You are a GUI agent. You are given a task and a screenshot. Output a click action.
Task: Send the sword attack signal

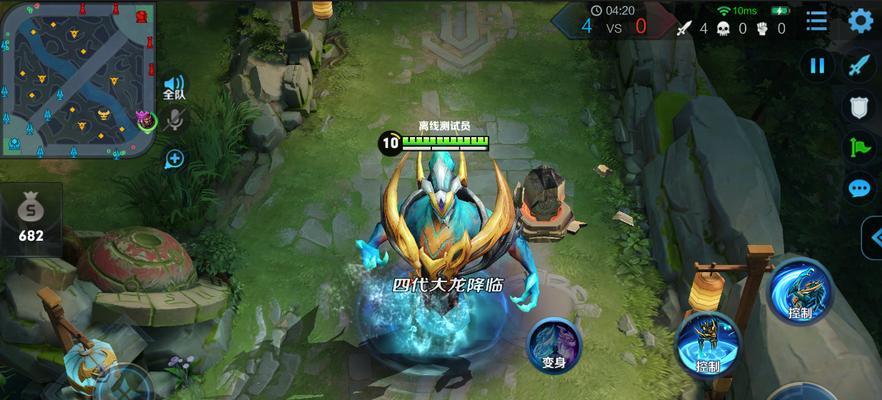pyautogui.click(x=859, y=66)
